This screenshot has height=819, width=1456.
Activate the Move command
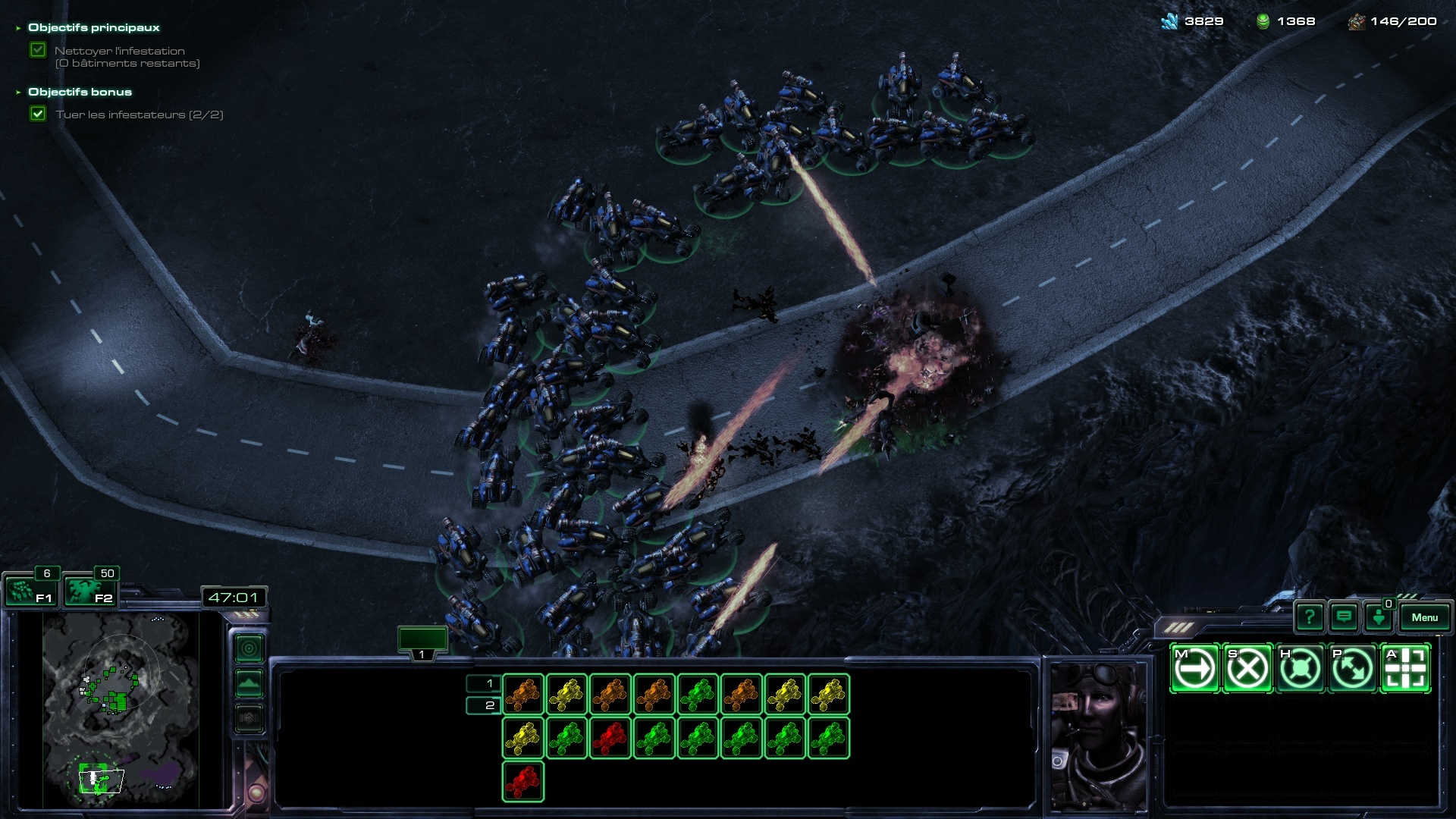(x=1195, y=668)
